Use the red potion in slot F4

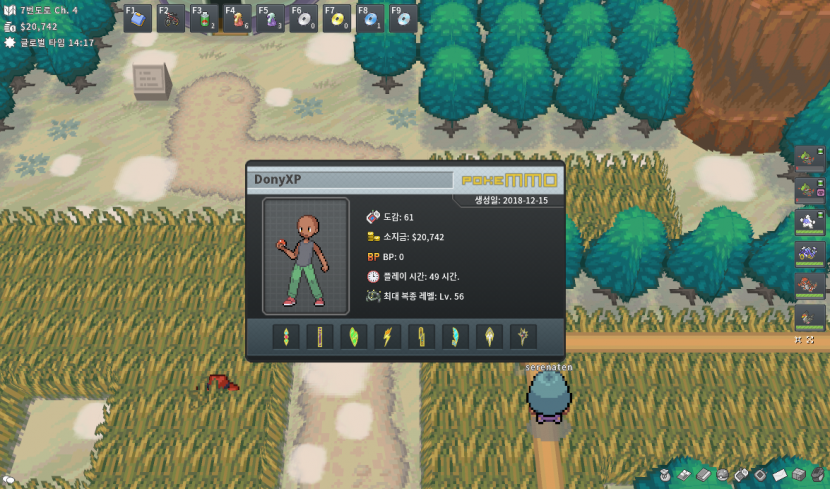[x=237, y=19]
